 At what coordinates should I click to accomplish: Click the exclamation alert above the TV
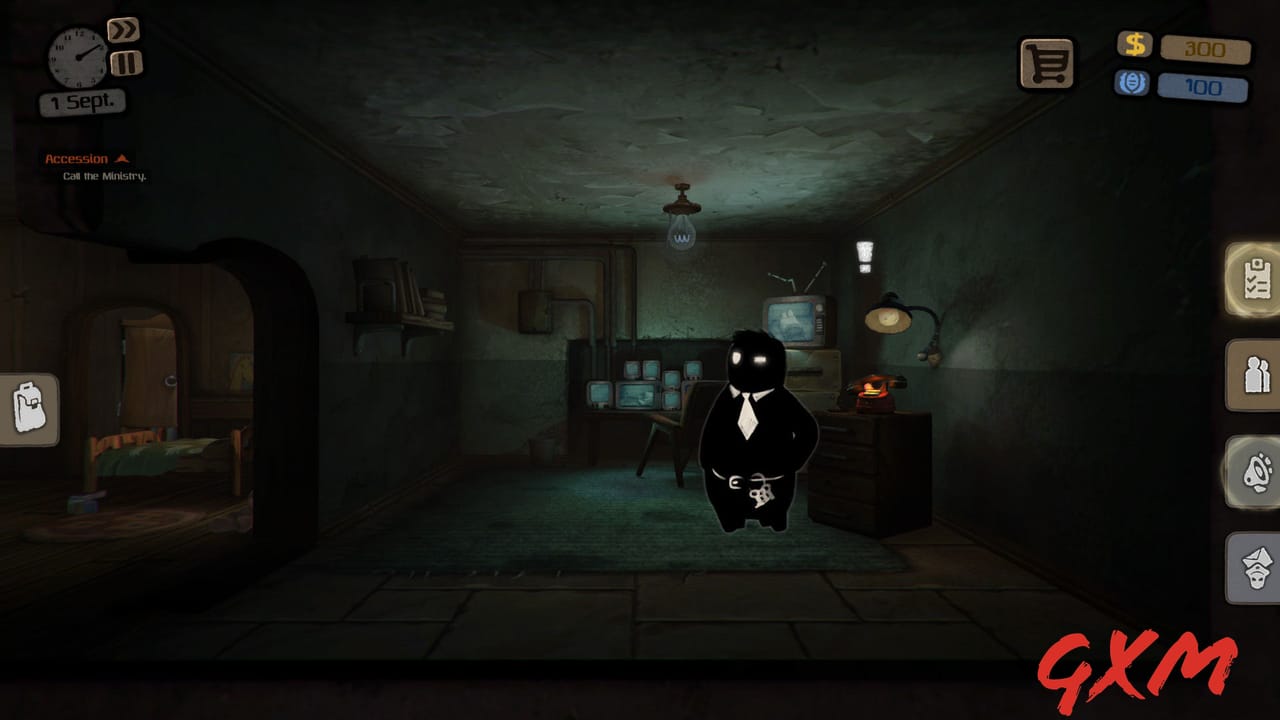click(866, 258)
